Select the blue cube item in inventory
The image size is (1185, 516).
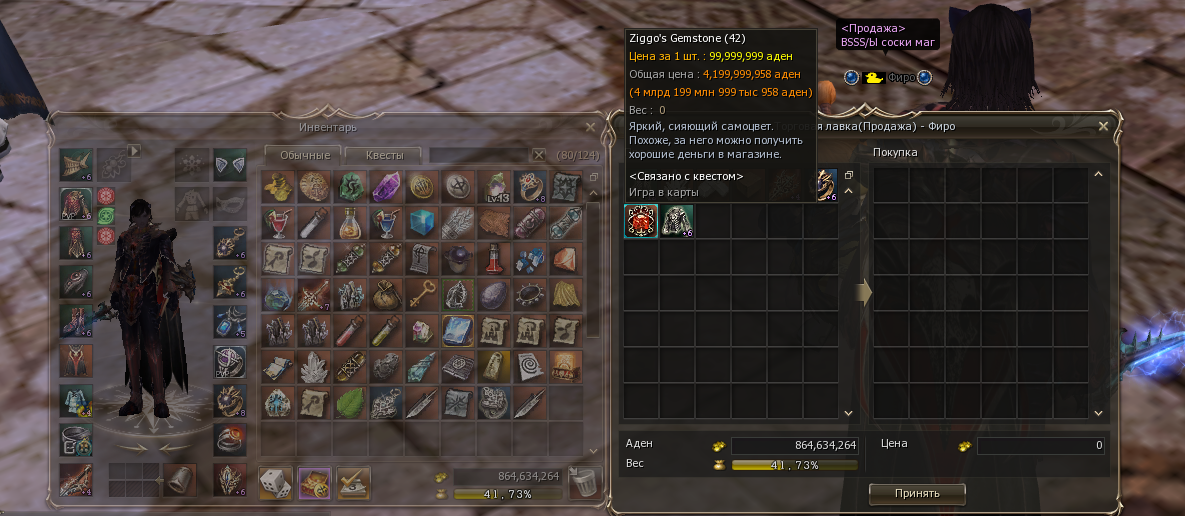pos(420,222)
